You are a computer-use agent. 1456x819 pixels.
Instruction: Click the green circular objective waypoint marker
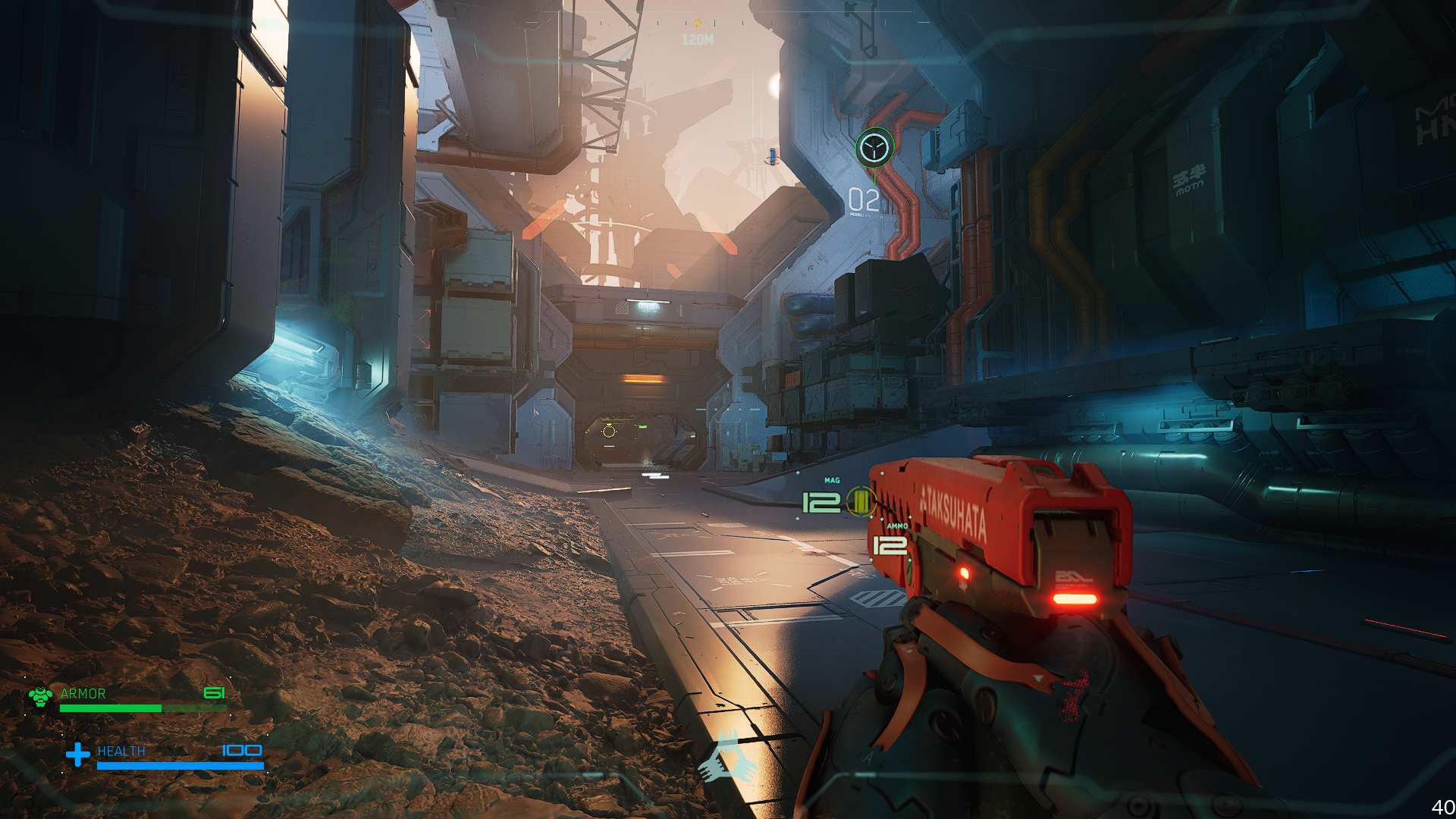(874, 146)
